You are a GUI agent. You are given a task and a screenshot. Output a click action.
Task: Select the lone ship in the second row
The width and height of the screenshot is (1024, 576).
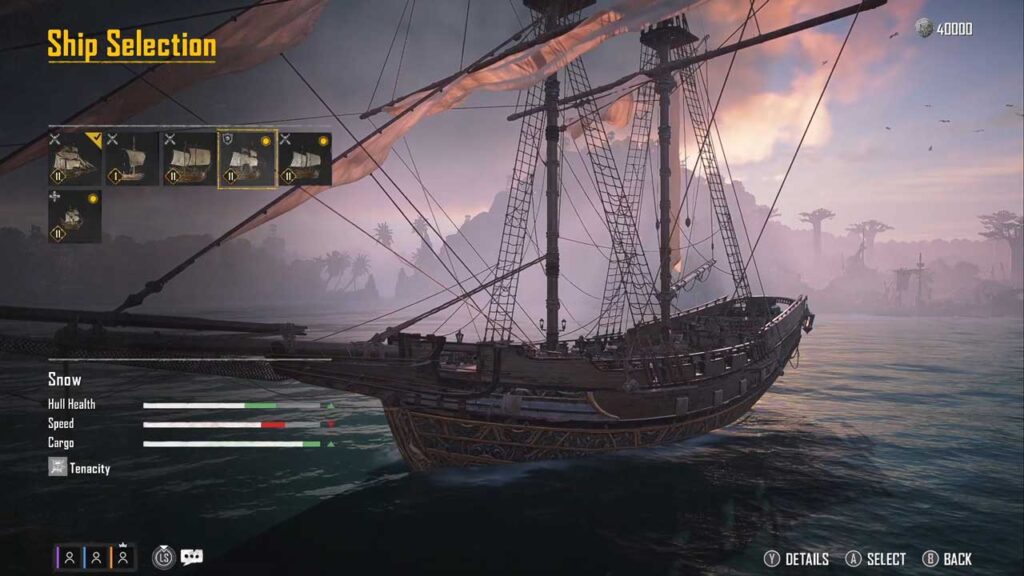[75, 217]
